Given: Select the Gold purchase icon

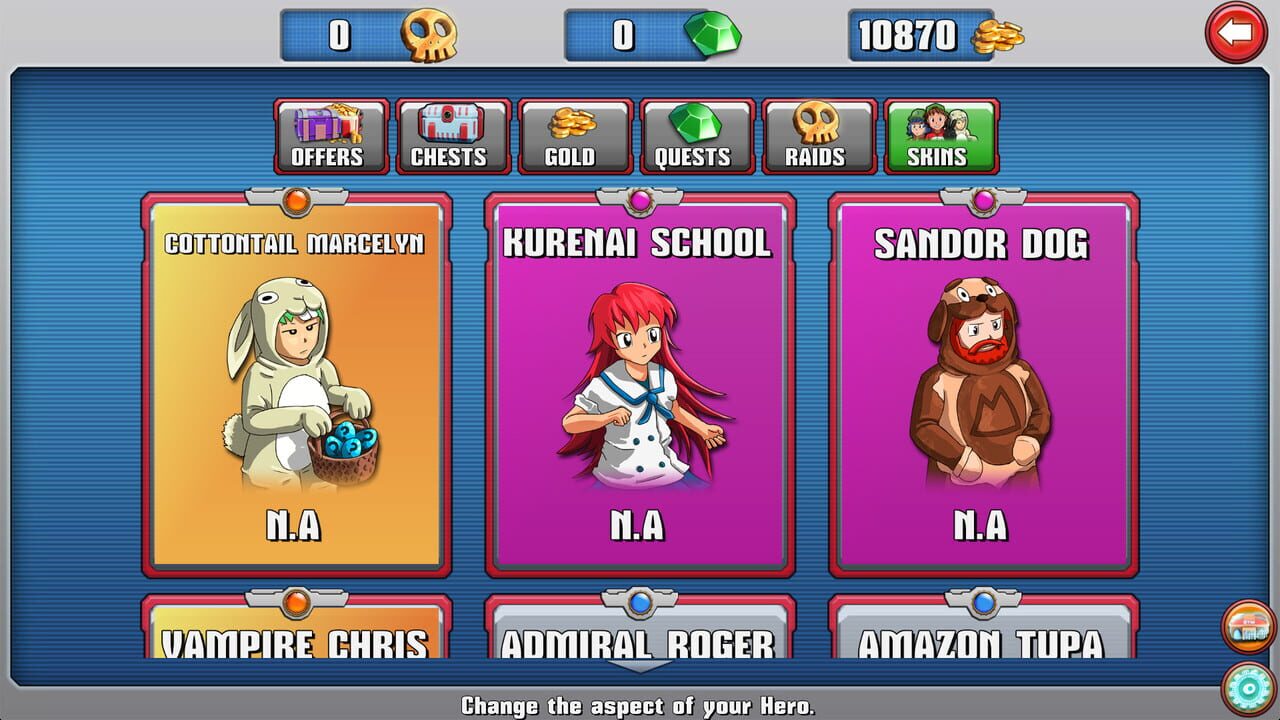Looking at the screenshot, I should (x=574, y=136).
